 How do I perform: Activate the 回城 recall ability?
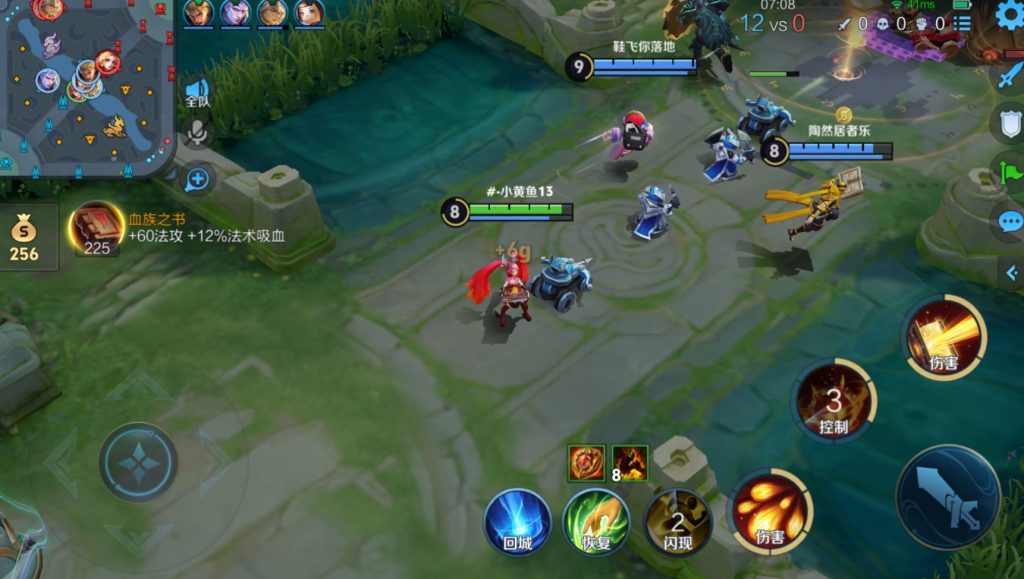click(x=517, y=521)
